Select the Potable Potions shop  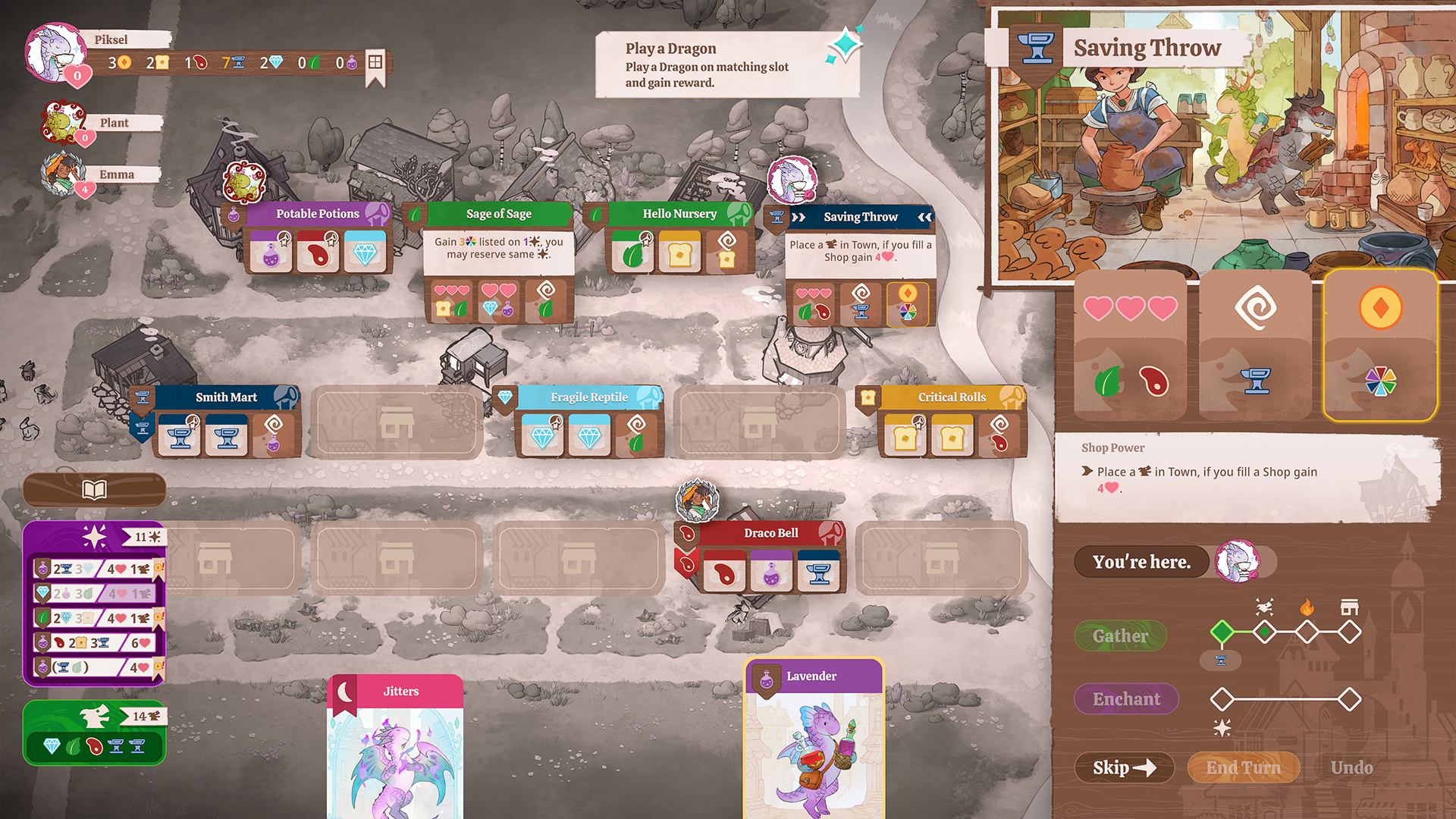point(318,215)
